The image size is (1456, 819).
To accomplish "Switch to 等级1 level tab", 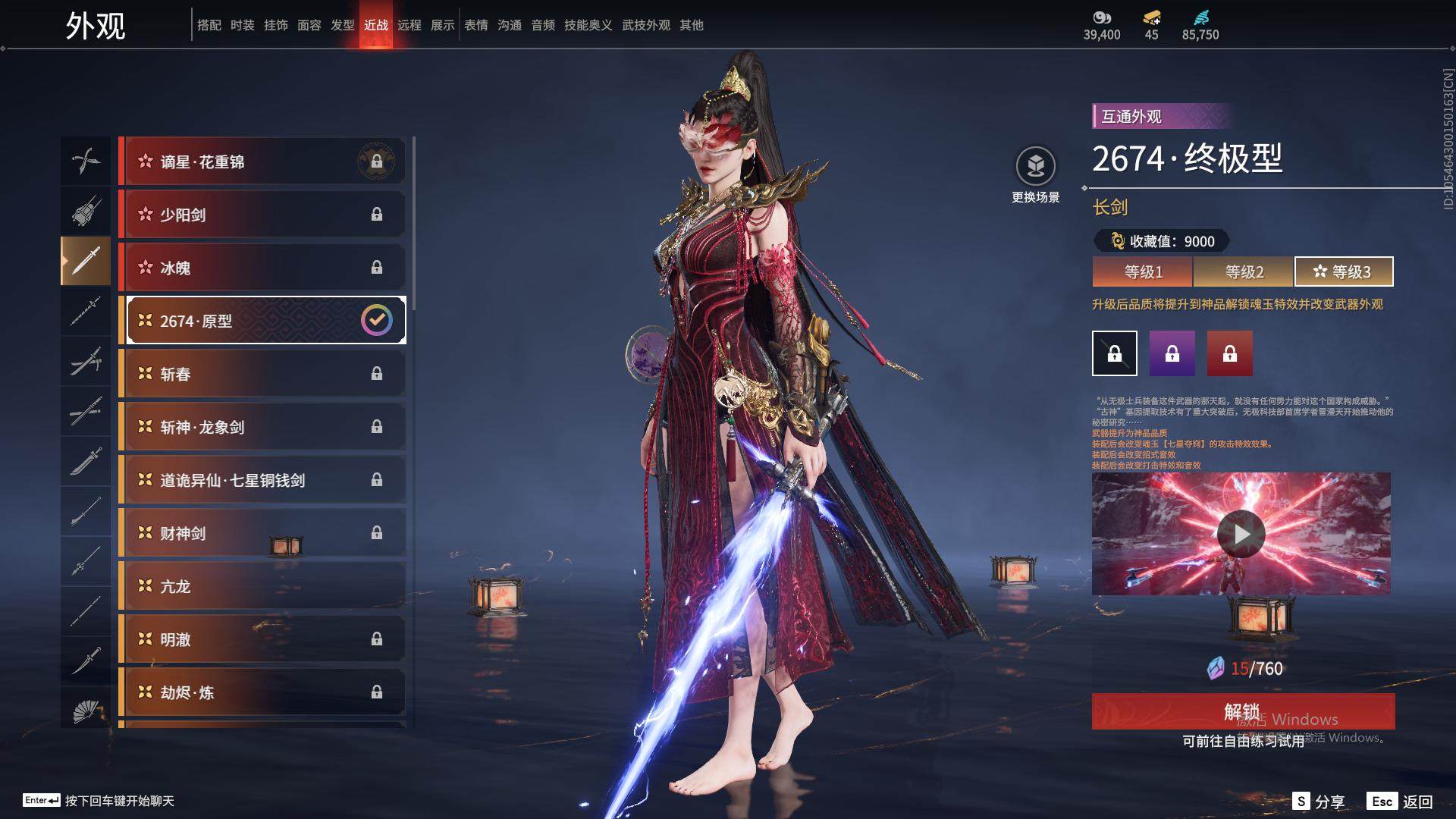I will click(x=1143, y=271).
